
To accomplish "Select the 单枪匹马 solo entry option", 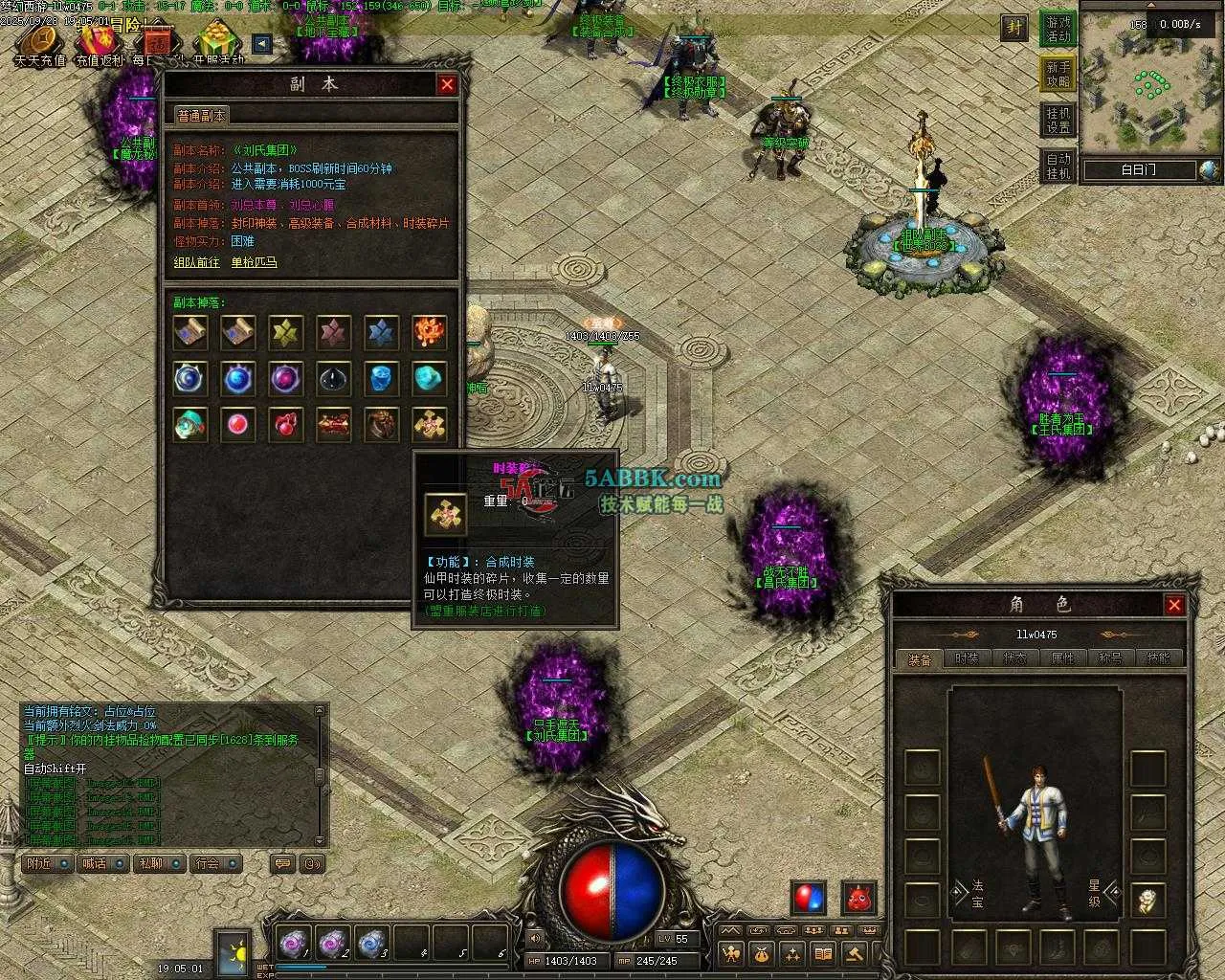I will [x=254, y=262].
